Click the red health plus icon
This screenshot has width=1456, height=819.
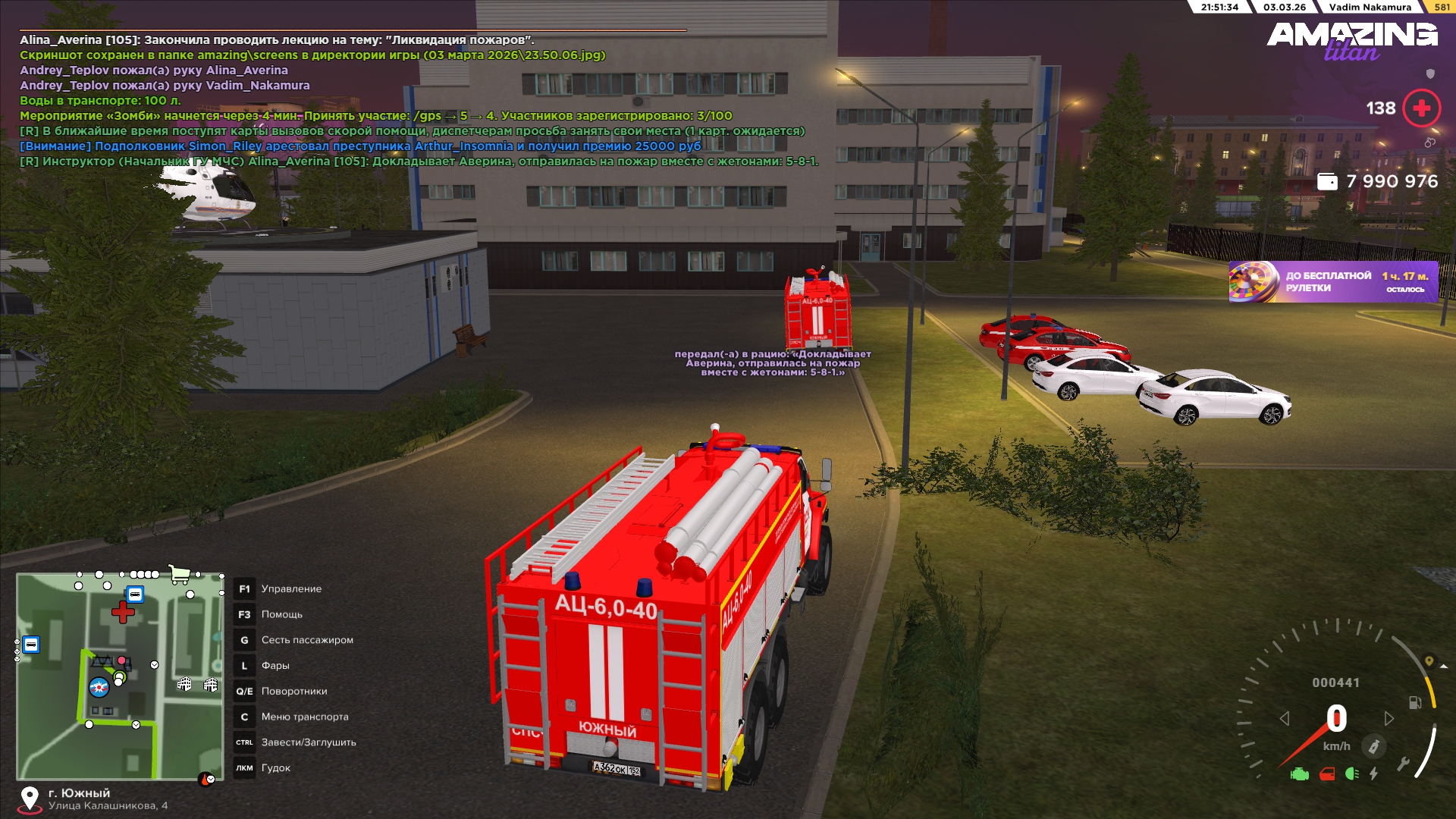tap(1421, 108)
